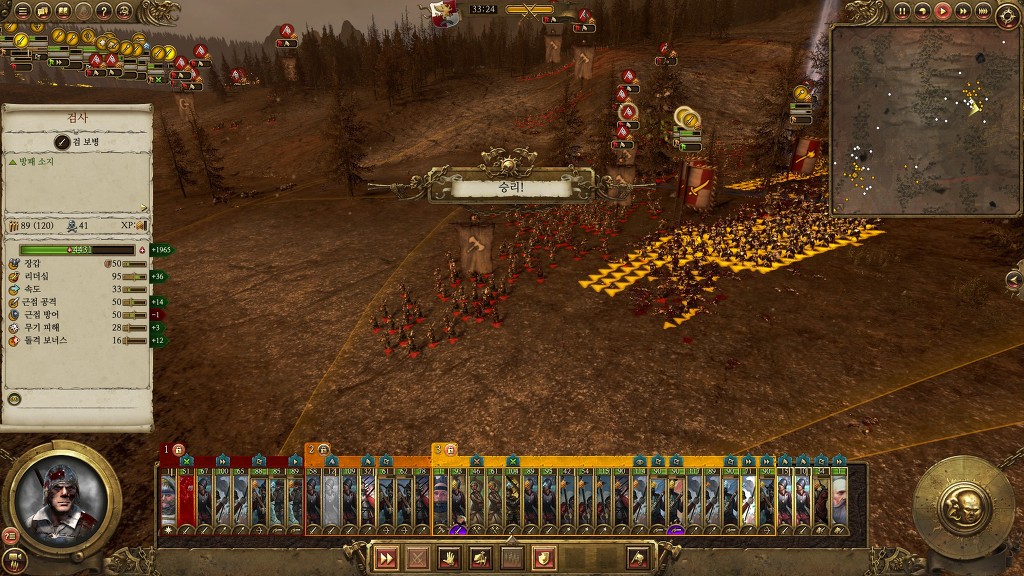
Task: Click the victory banner
Action: 510,187
